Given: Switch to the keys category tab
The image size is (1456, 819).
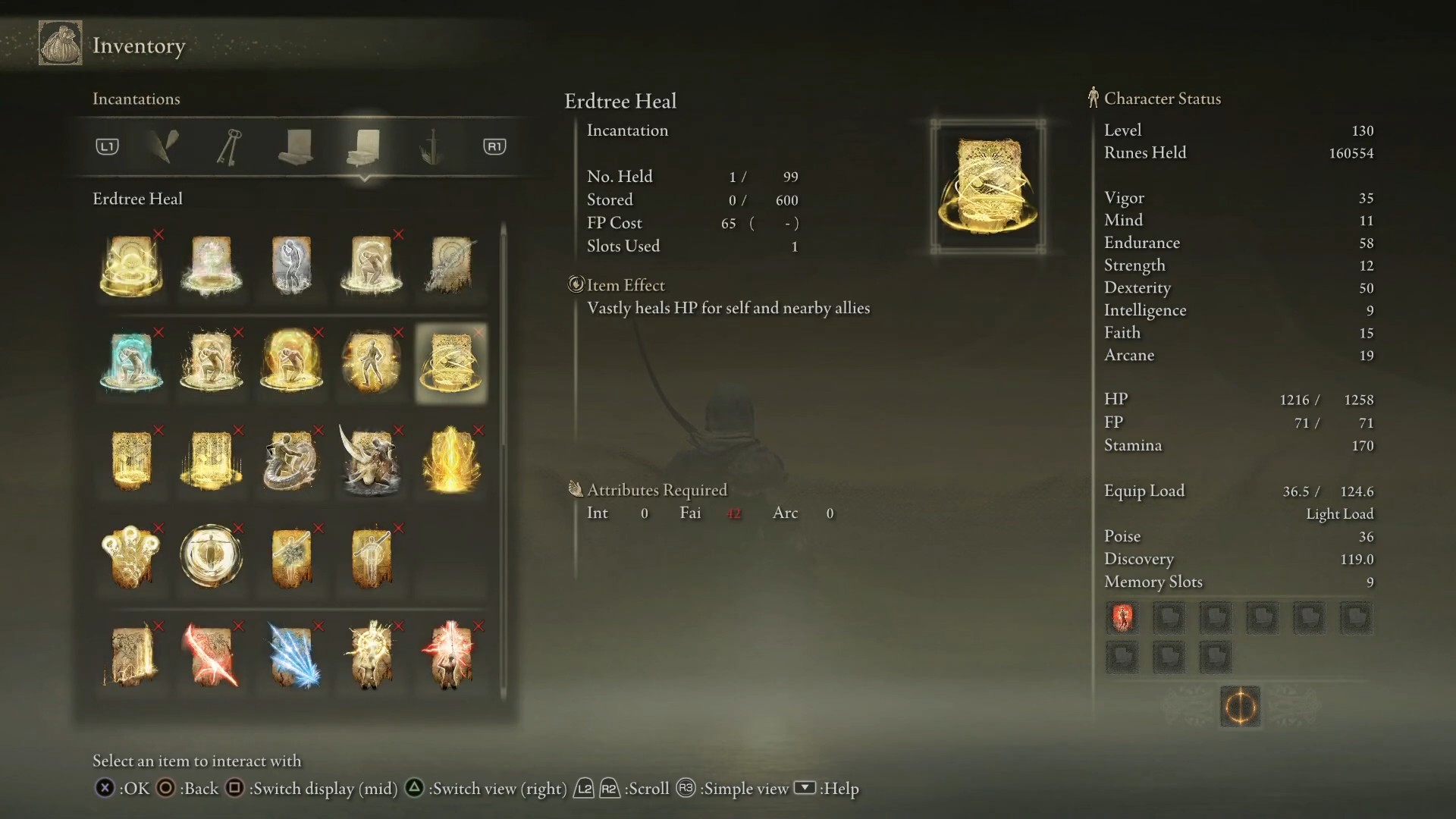Looking at the screenshot, I should click(x=230, y=146).
